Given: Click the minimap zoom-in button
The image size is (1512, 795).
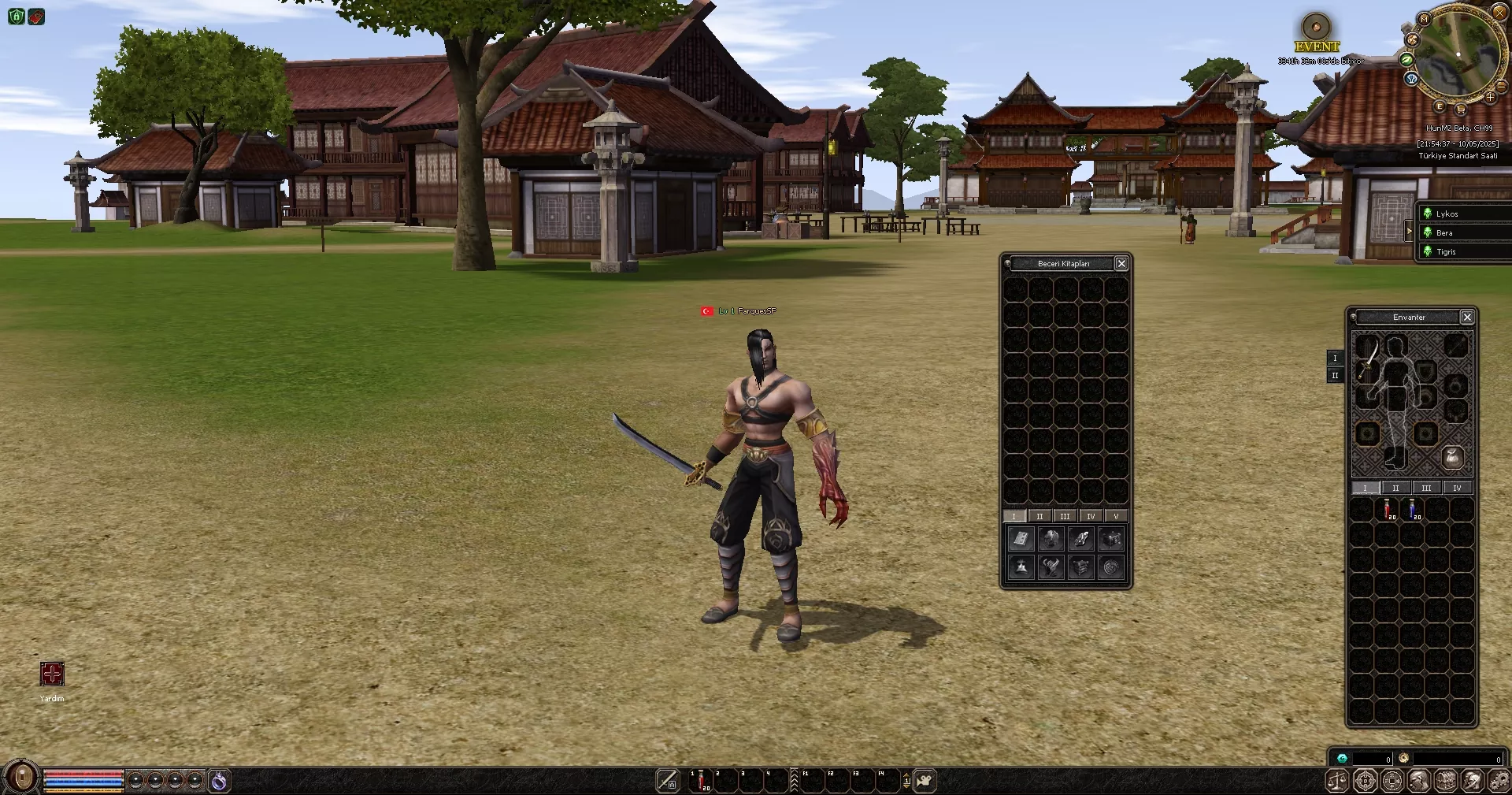Looking at the screenshot, I should point(1490,97).
